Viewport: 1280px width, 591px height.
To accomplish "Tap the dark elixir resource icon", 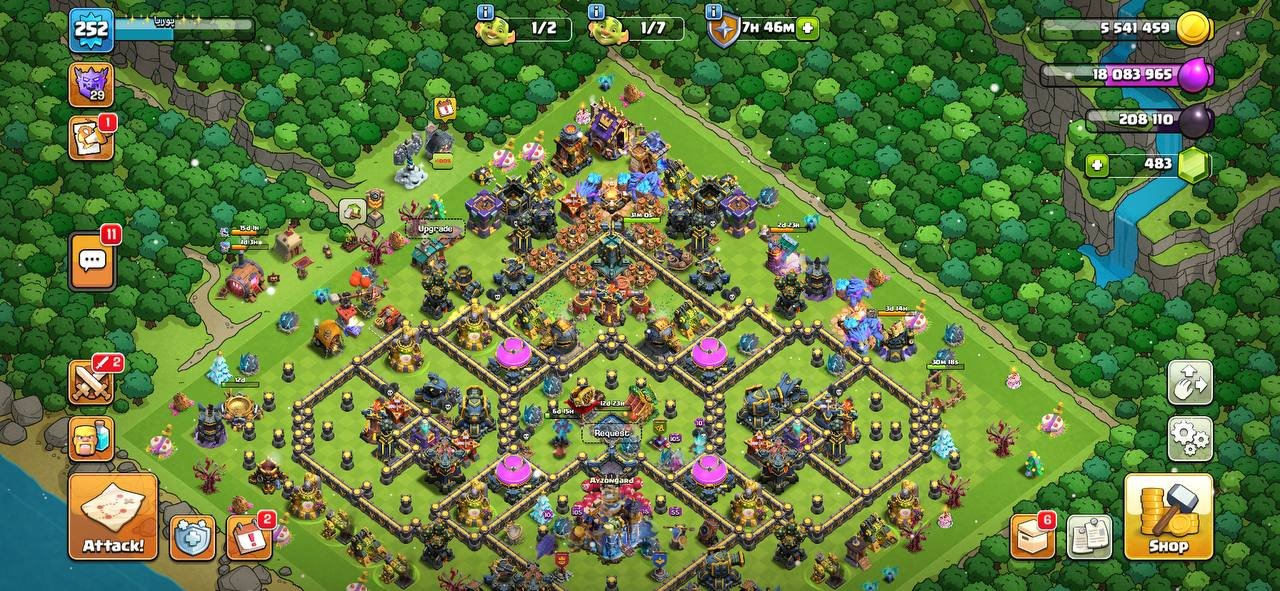I will (1194, 121).
